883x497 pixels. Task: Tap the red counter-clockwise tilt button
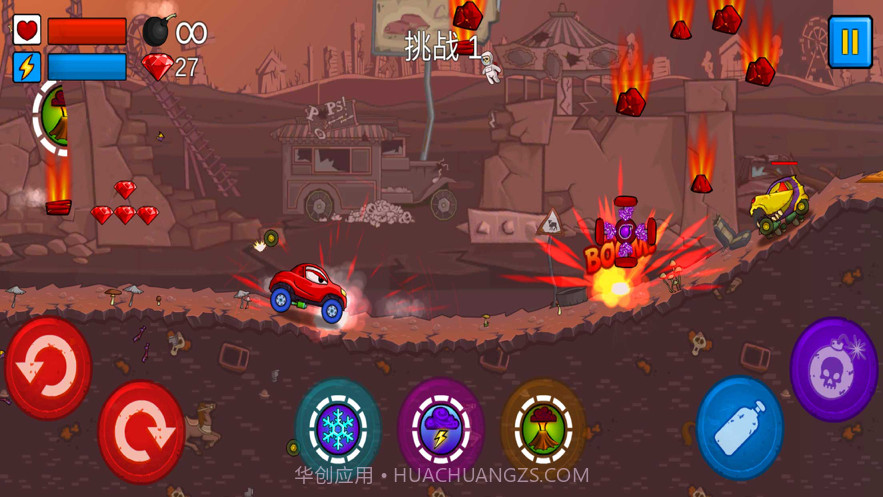48,367
